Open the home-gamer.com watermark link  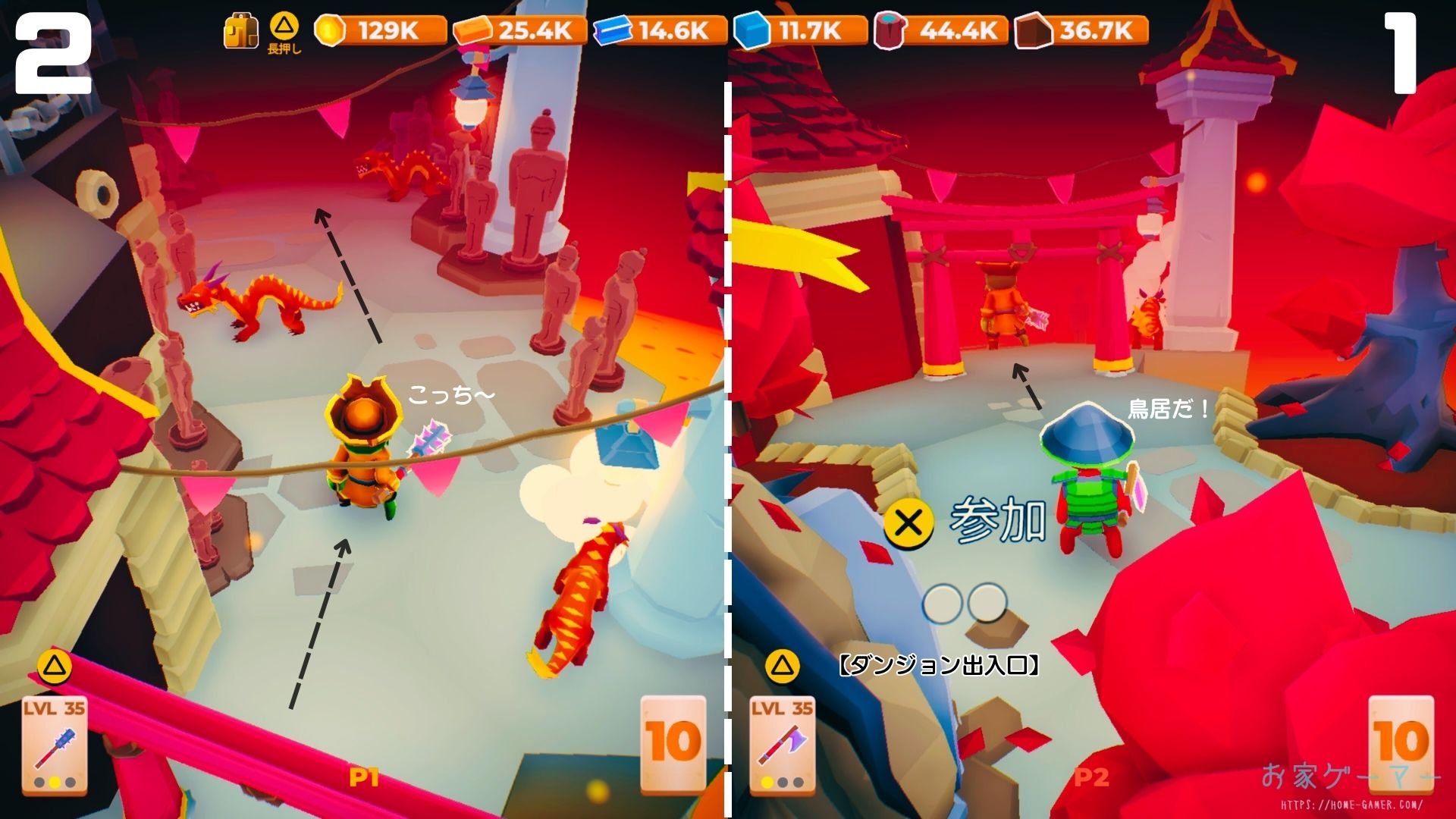point(1351,805)
